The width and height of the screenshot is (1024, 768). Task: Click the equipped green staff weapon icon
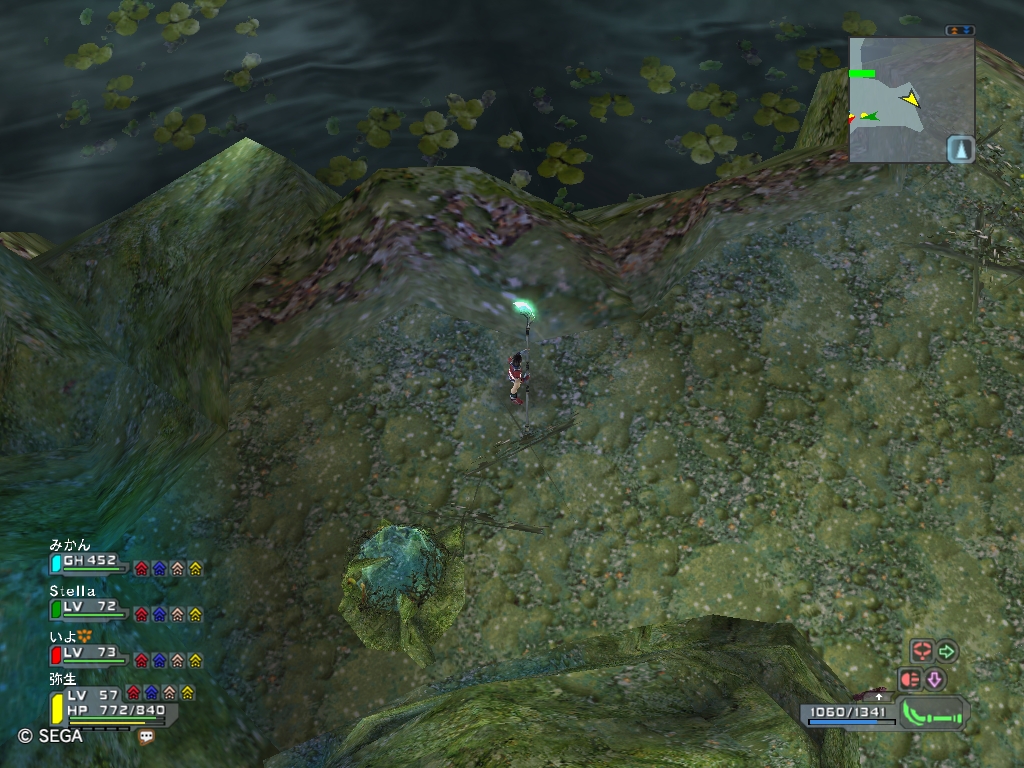(x=934, y=712)
